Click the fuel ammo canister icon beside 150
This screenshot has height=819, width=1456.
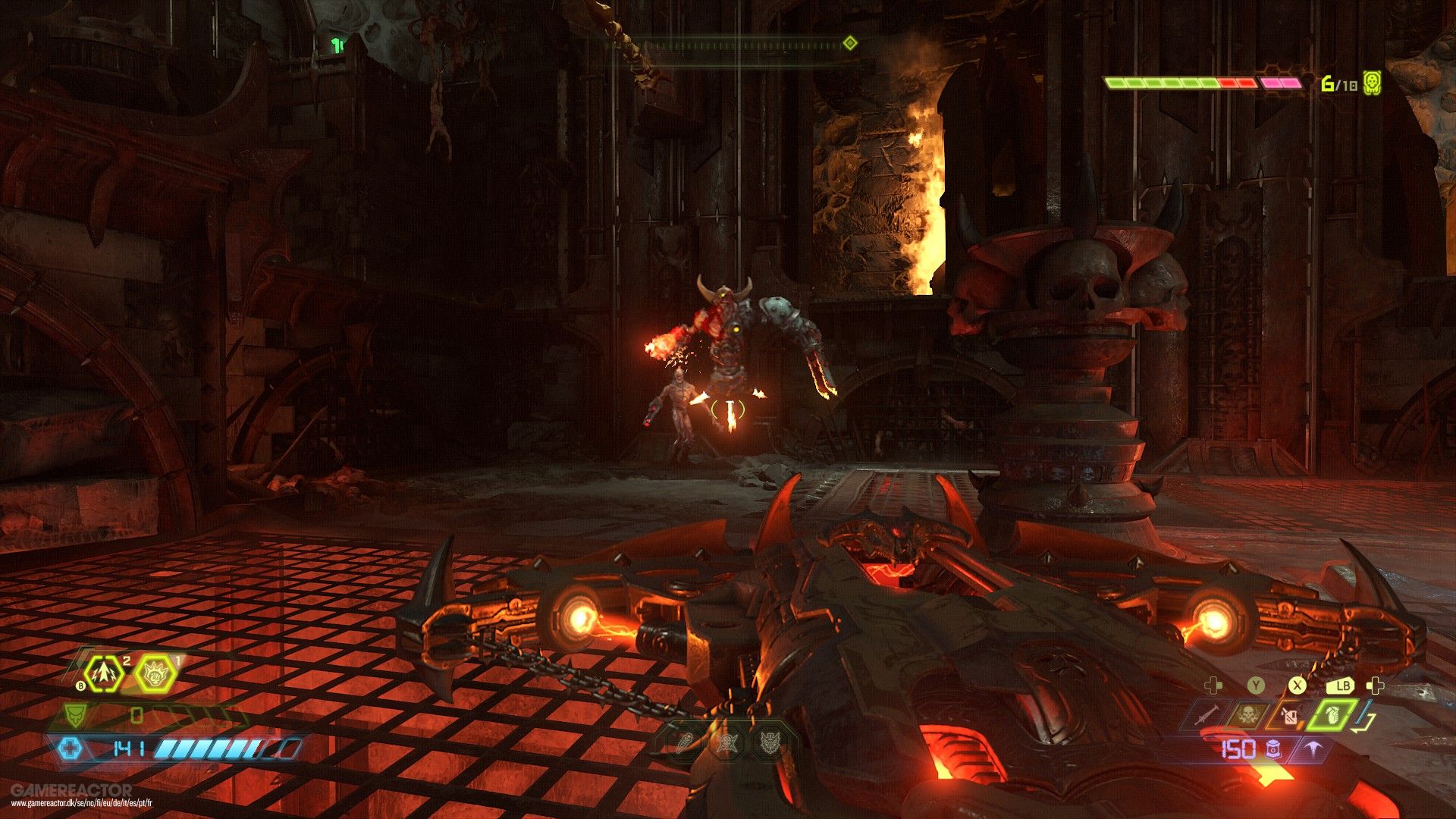tap(1273, 751)
